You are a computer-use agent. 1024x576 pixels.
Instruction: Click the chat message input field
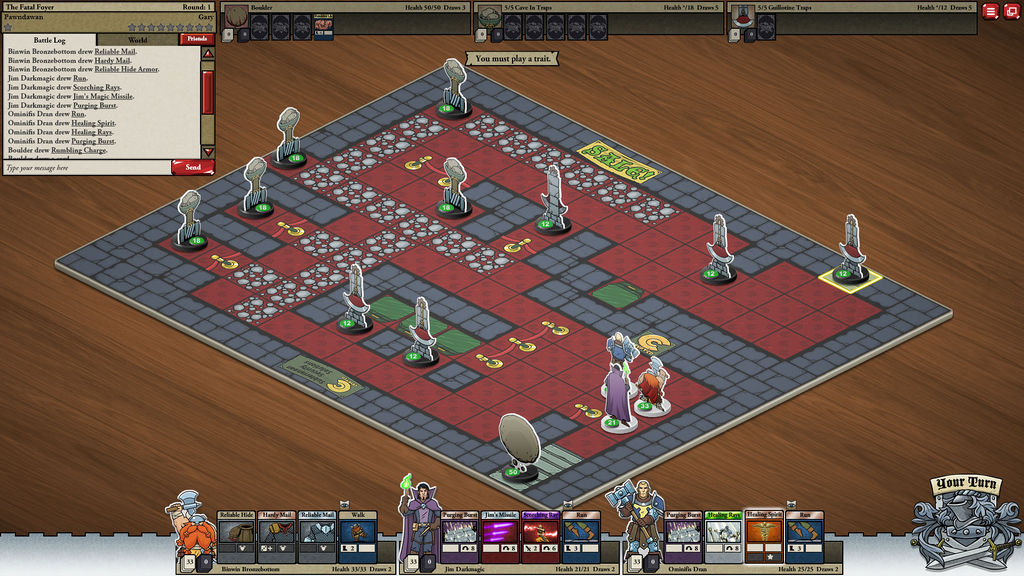coord(85,168)
